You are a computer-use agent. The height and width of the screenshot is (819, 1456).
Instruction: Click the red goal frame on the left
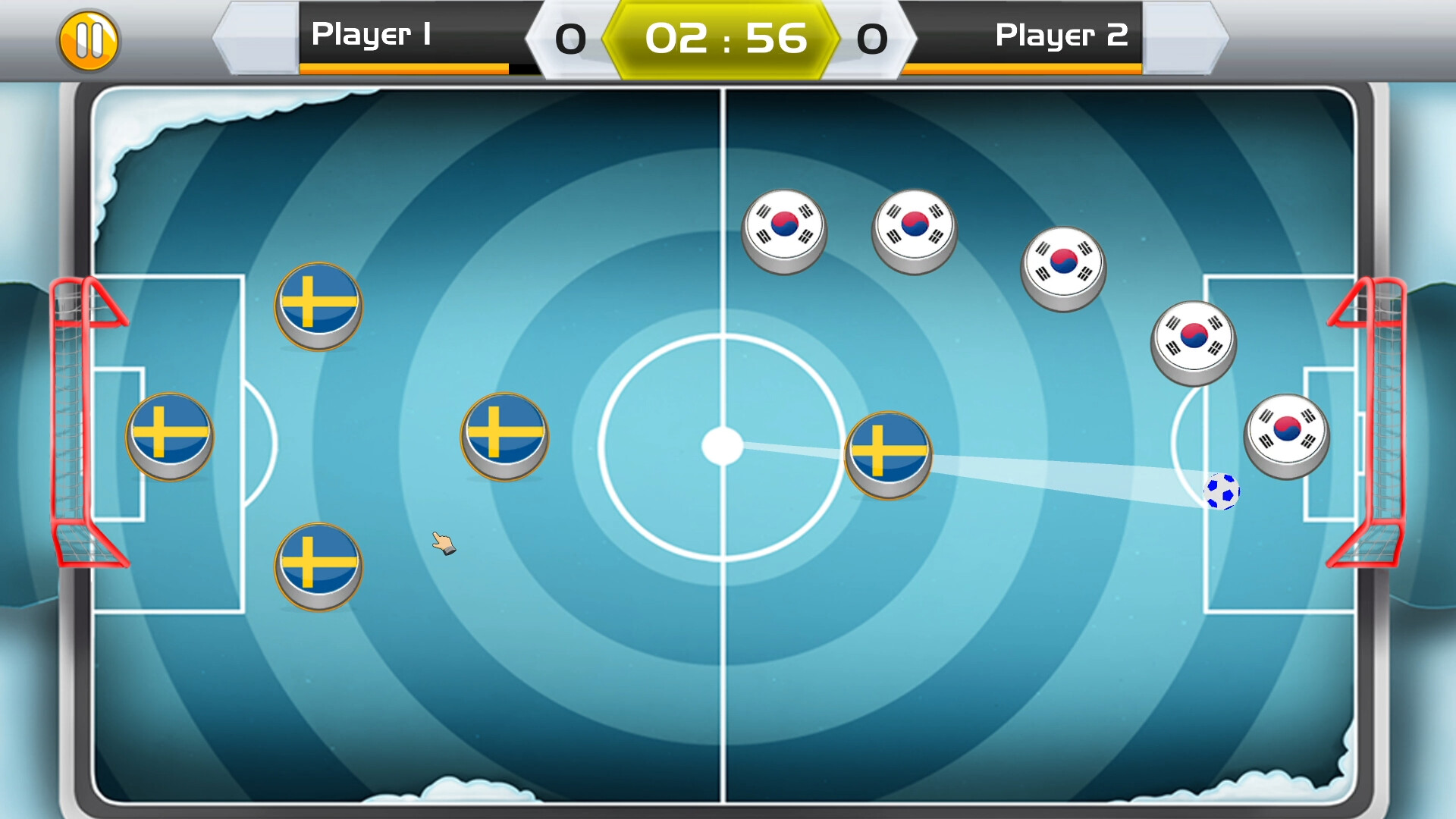coord(72,425)
